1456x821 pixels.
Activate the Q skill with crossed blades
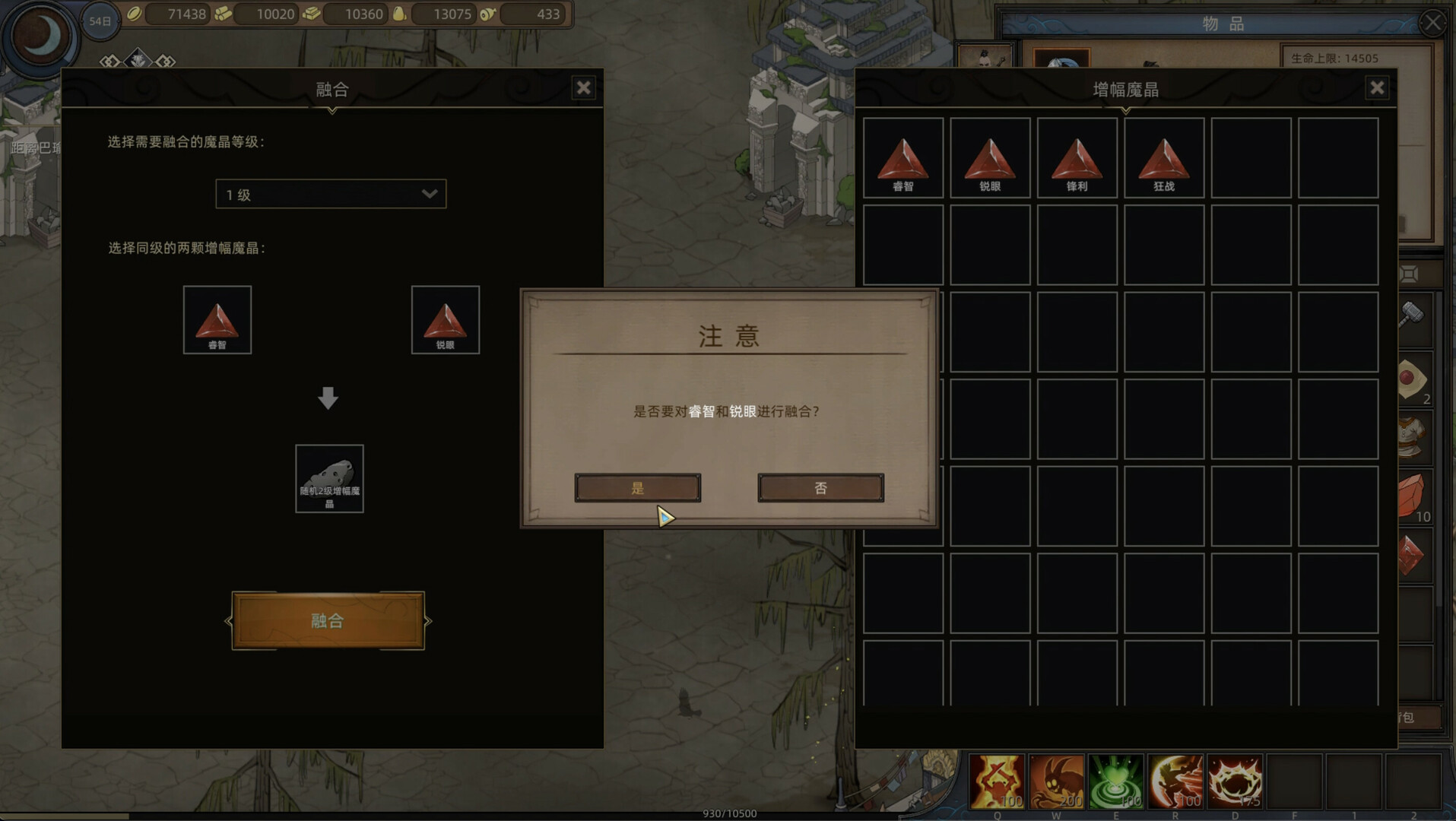point(997,781)
